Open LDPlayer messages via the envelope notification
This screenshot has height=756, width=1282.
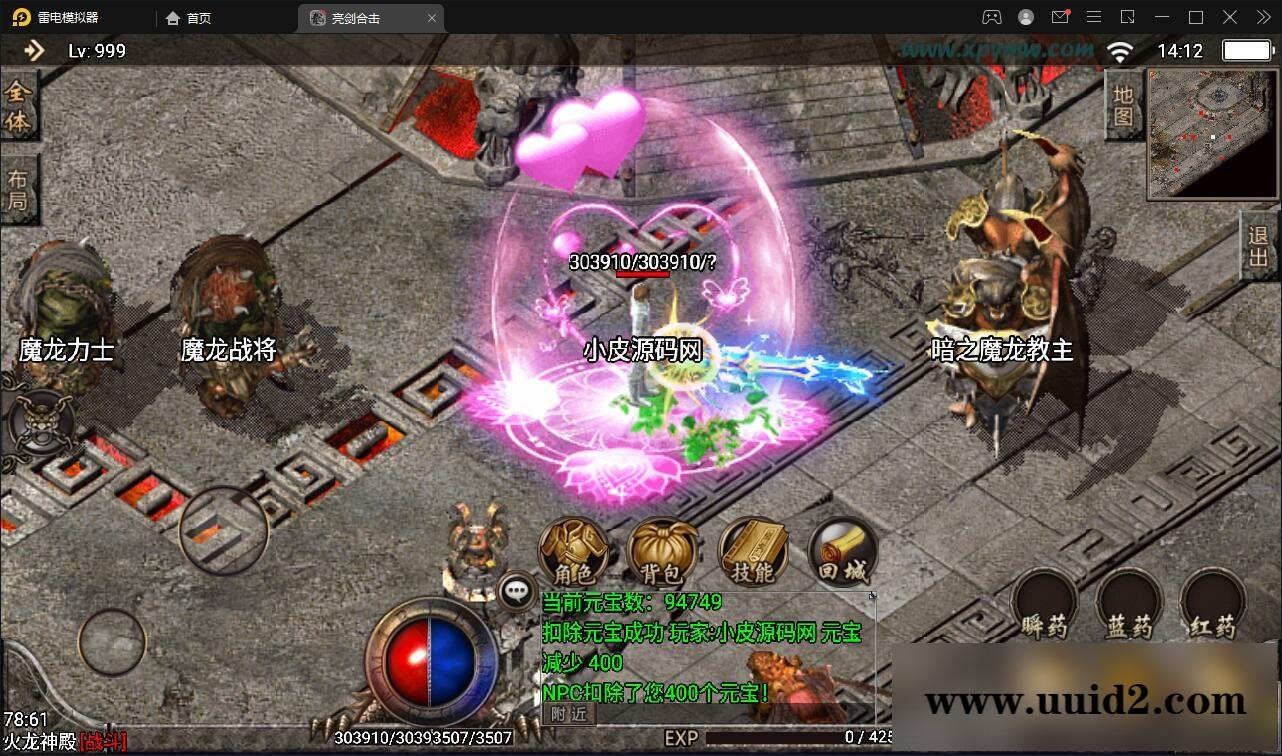coord(1061,17)
